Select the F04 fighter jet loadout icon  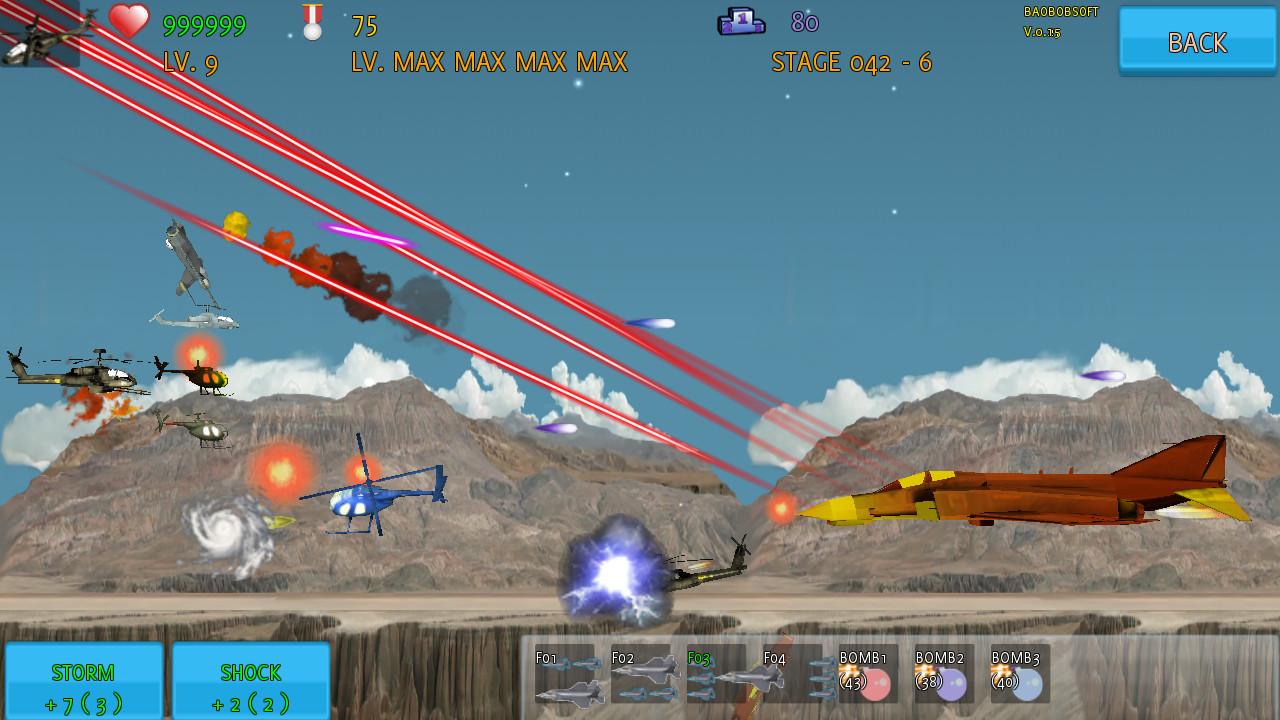point(794,675)
